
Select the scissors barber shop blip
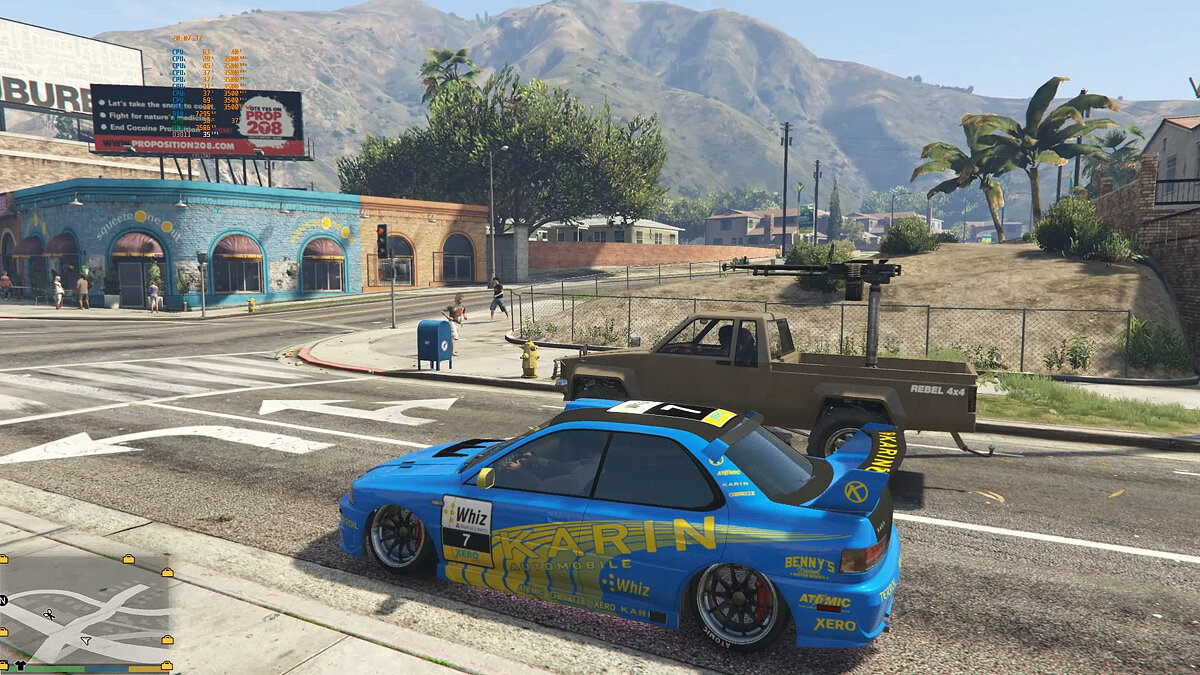click(x=48, y=614)
